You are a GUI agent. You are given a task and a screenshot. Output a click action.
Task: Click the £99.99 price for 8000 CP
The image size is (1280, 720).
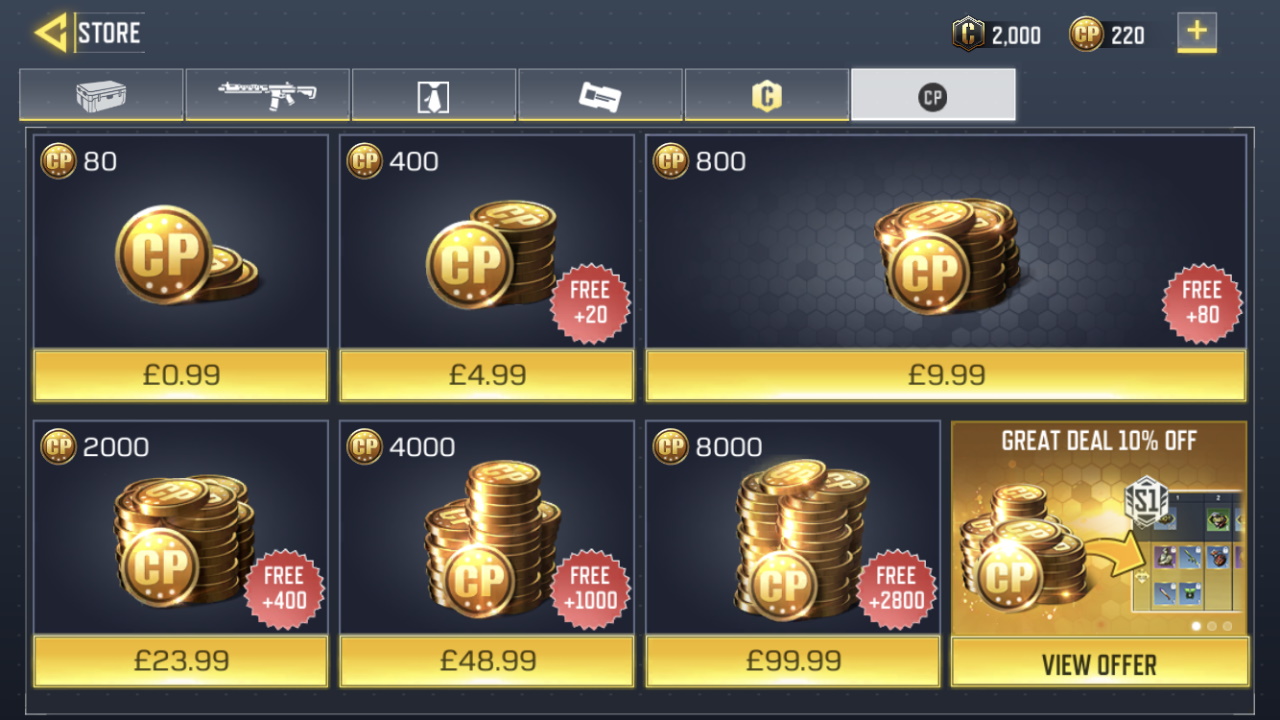pyautogui.click(x=793, y=660)
